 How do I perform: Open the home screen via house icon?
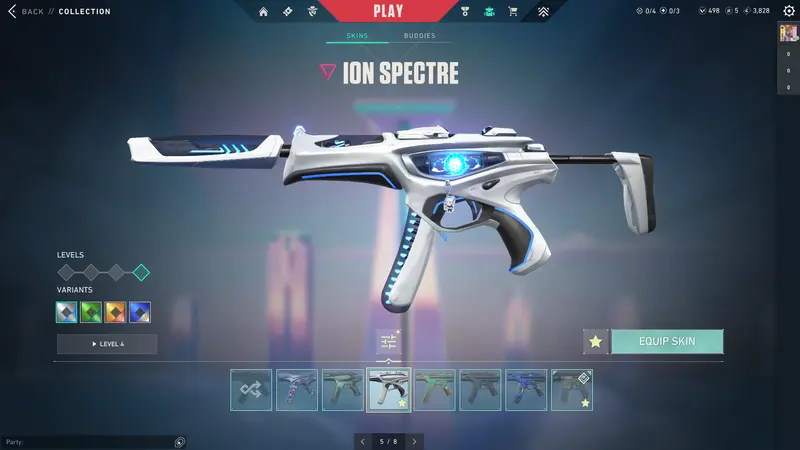coord(264,12)
